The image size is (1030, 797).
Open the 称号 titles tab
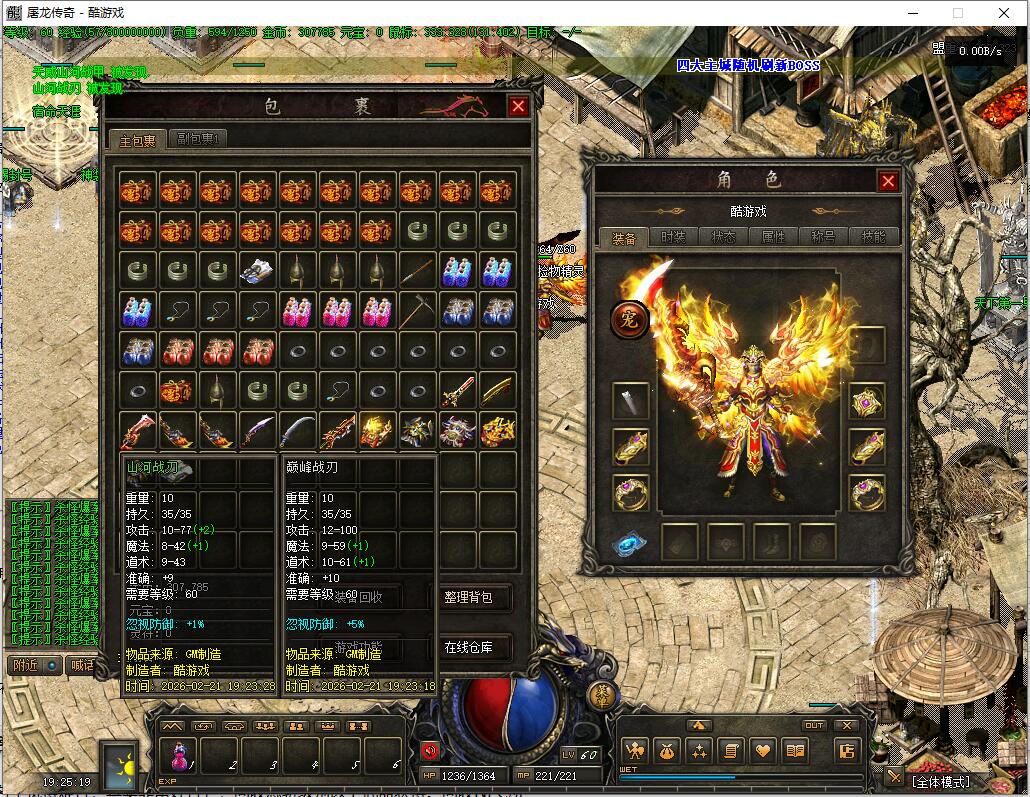tap(824, 237)
